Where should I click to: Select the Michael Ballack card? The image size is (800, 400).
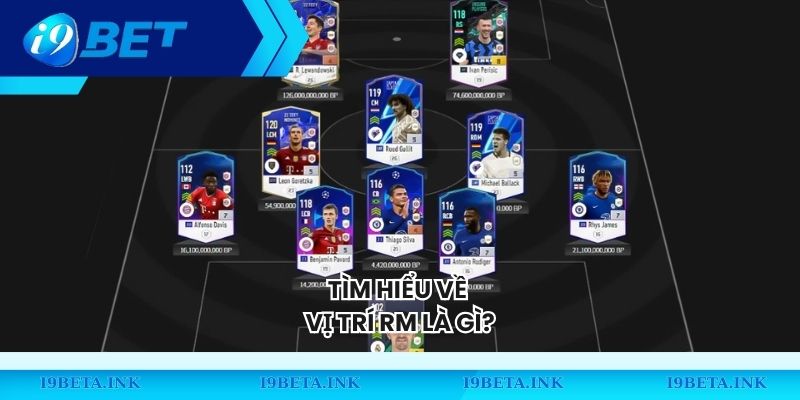(495, 155)
